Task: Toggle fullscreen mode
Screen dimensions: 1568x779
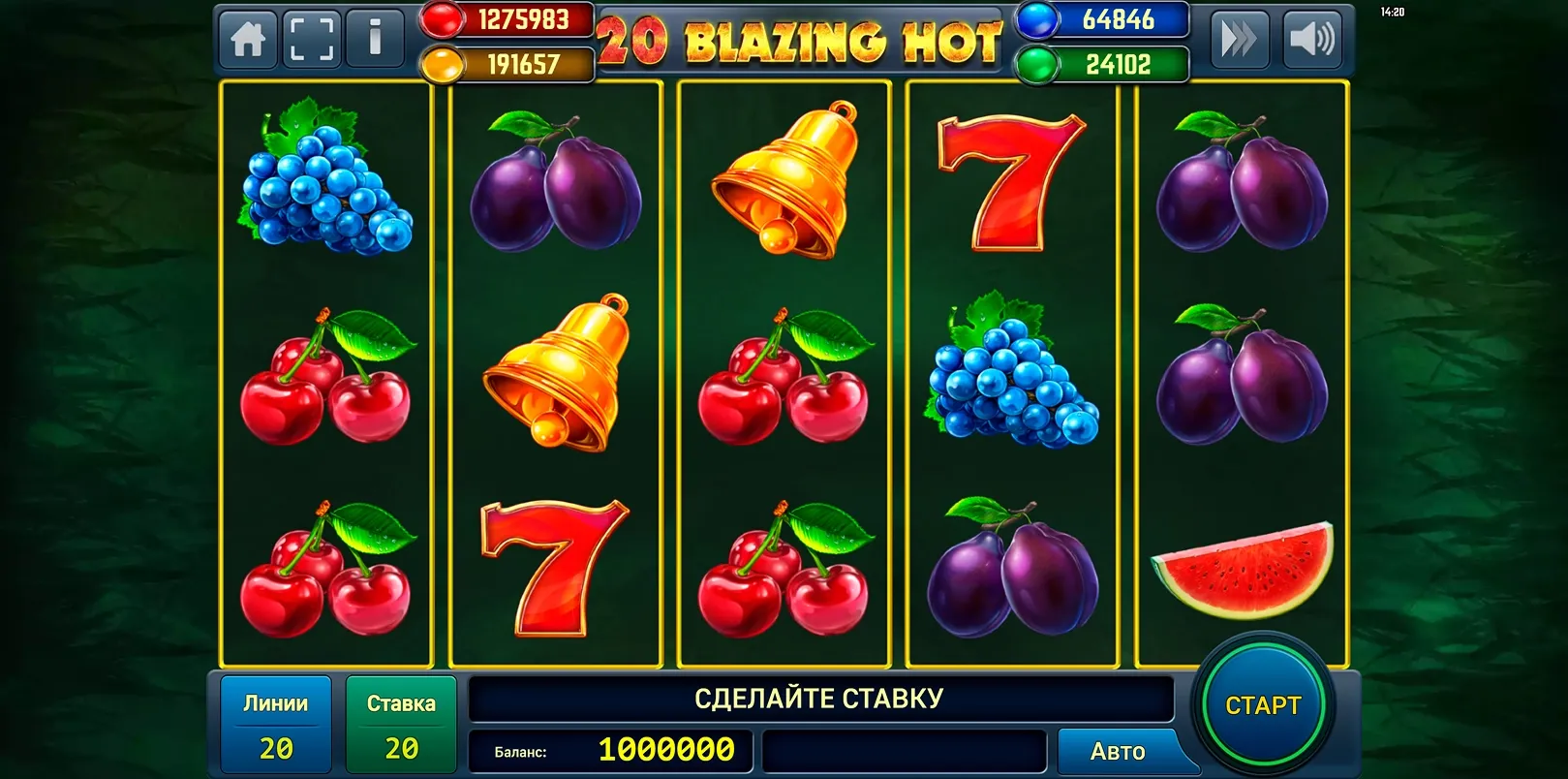Action: (x=311, y=38)
